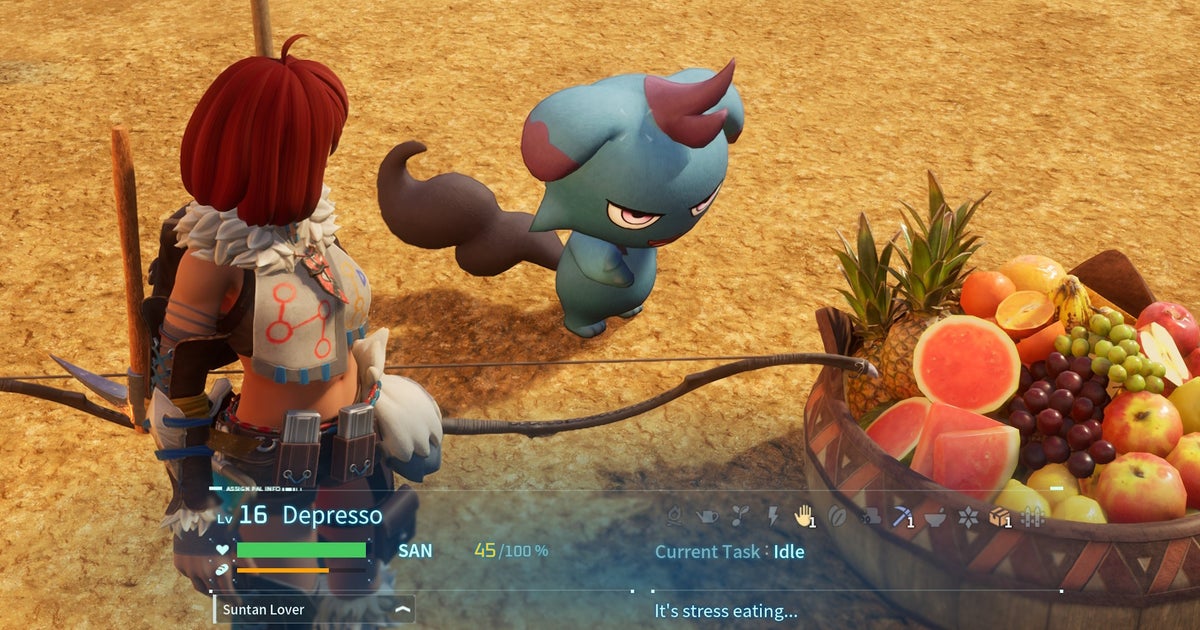Select the Gathering leaf icon
1200x630 pixels.
838,516
